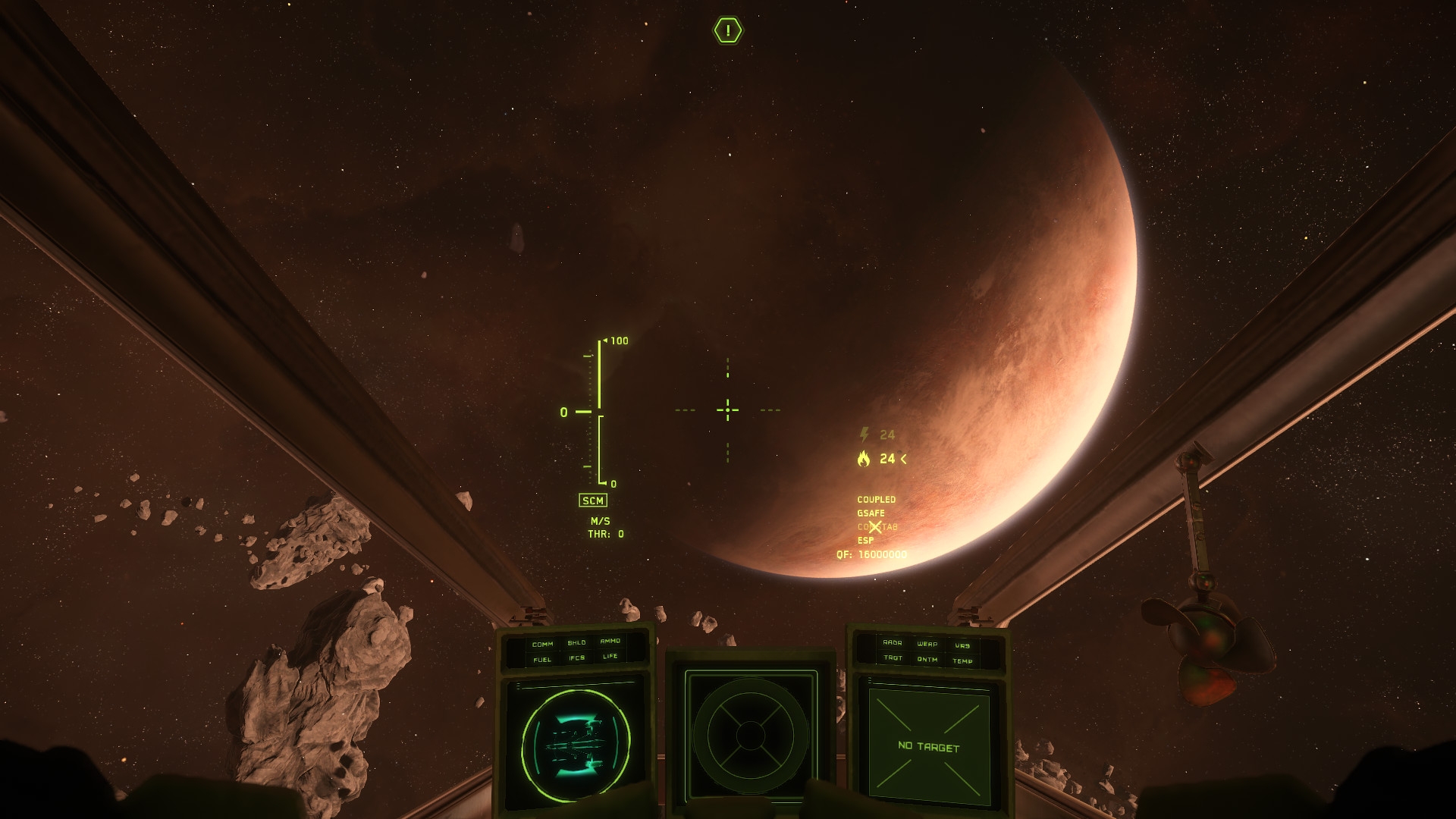This screenshot has height=819, width=1456.
Task: Select the QNTM quantum indicator
Action: coord(927,660)
